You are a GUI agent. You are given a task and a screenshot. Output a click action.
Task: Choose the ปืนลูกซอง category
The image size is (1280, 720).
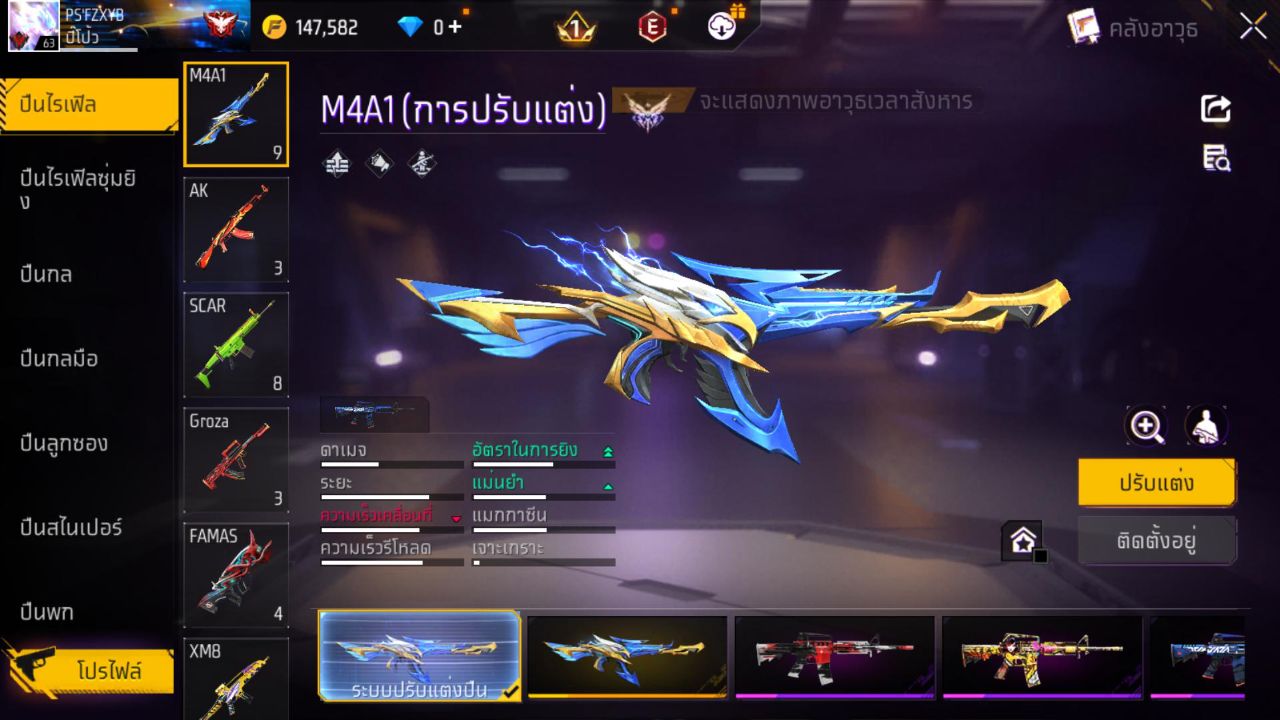(x=64, y=443)
